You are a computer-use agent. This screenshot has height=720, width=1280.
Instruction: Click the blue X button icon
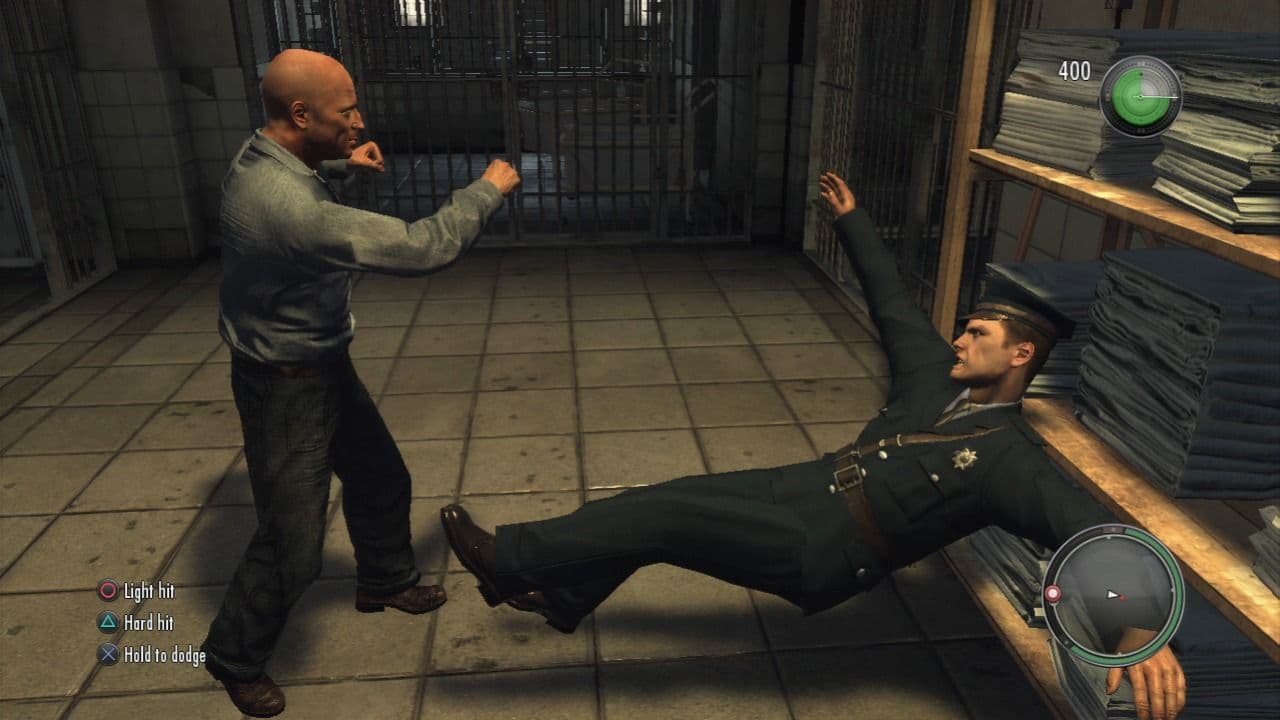(108, 653)
